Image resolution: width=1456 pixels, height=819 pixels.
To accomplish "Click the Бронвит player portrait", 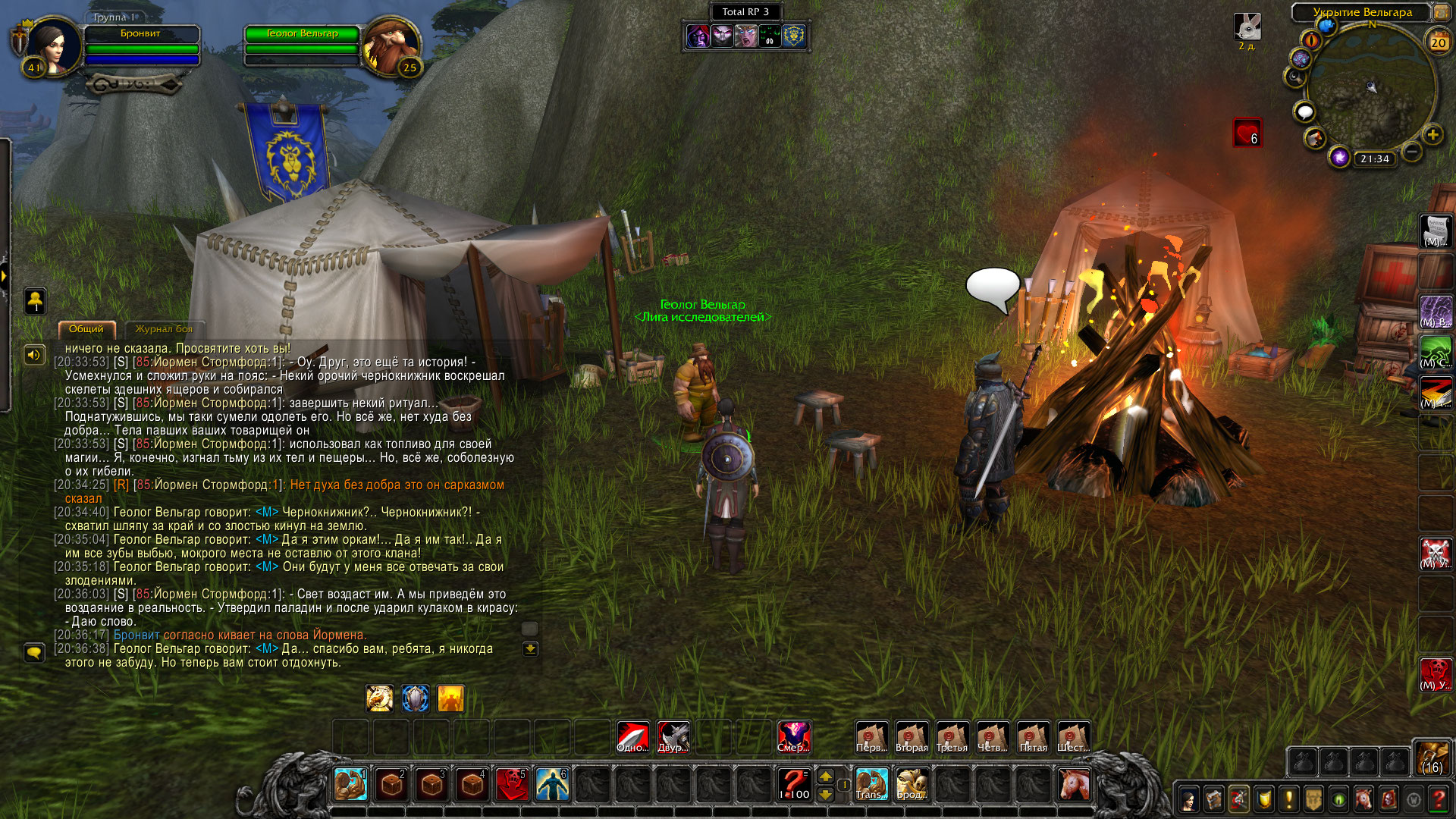I will coord(53,47).
